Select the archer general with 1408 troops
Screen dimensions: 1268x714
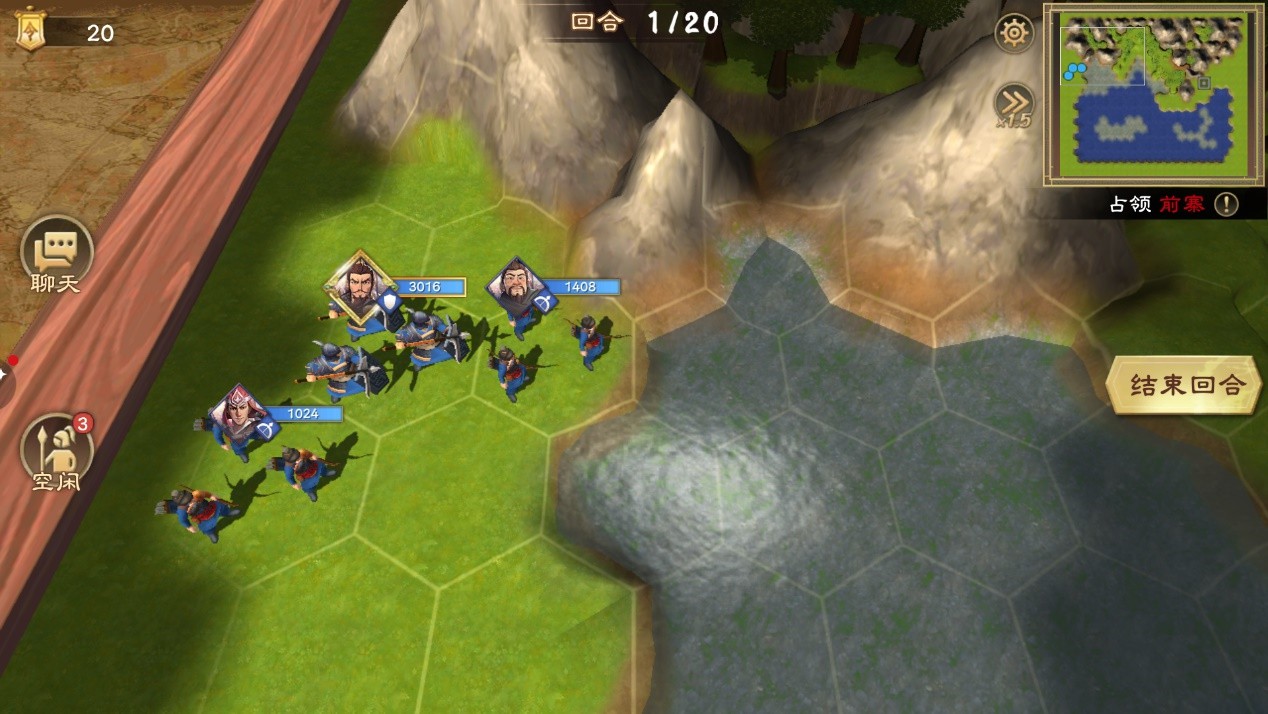click(x=516, y=285)
